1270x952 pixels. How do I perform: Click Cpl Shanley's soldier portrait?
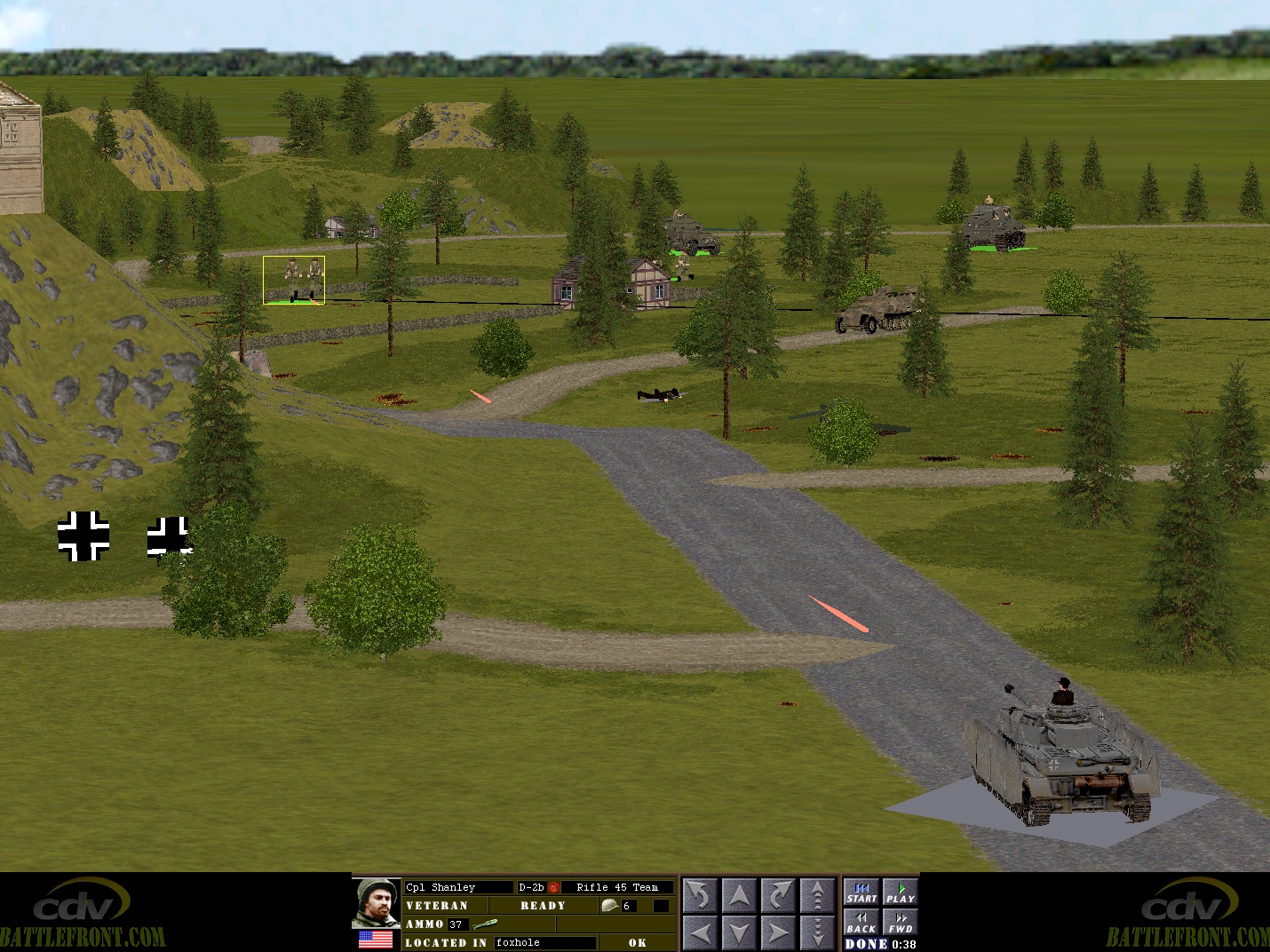click(x=377, y=903)
